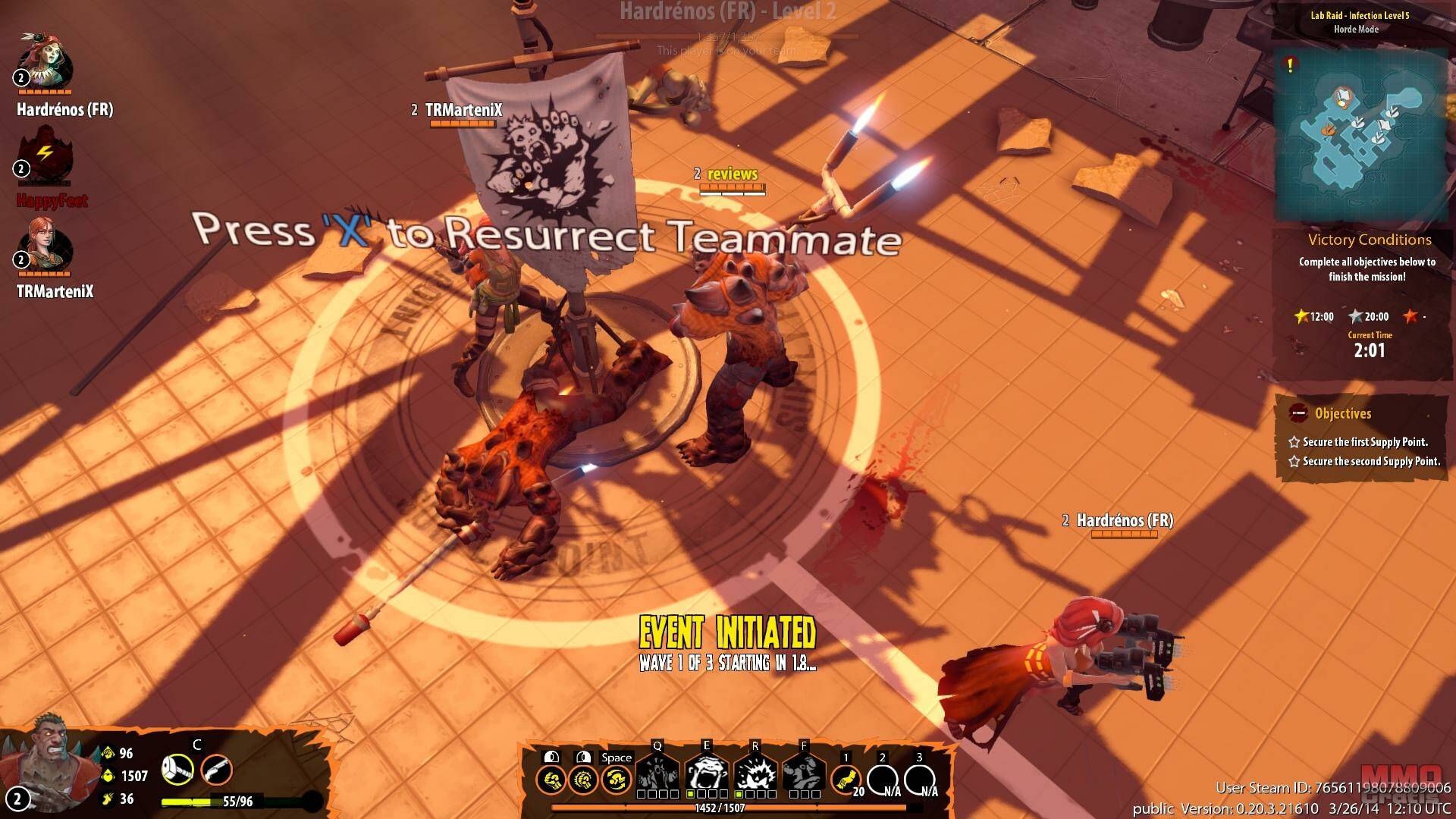Select the empty consumable slot 3
Viewport: 1456px width, 819px height.
pyautogui.click(x=919, y=779)
